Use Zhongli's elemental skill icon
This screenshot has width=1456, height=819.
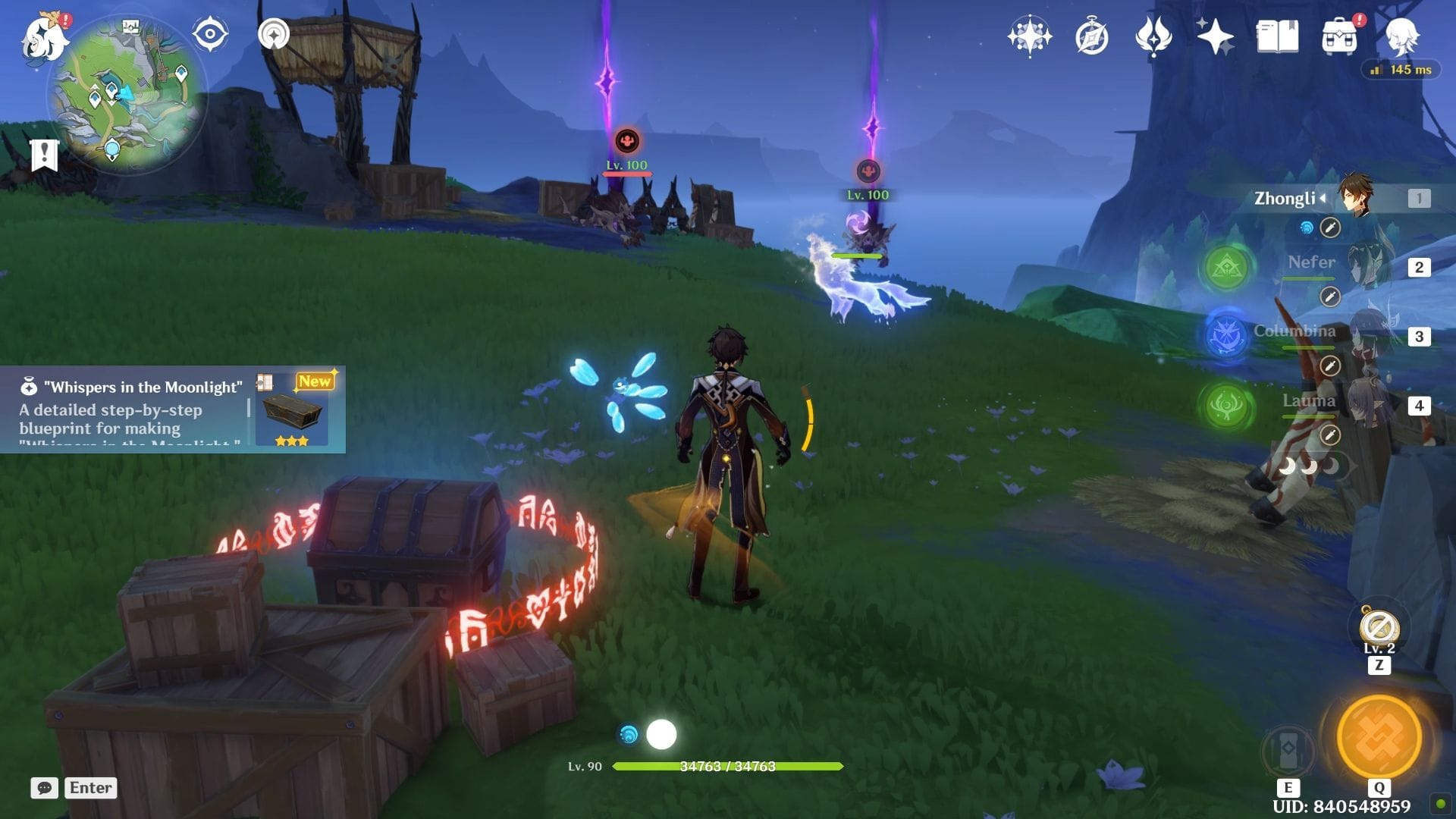1288,750
